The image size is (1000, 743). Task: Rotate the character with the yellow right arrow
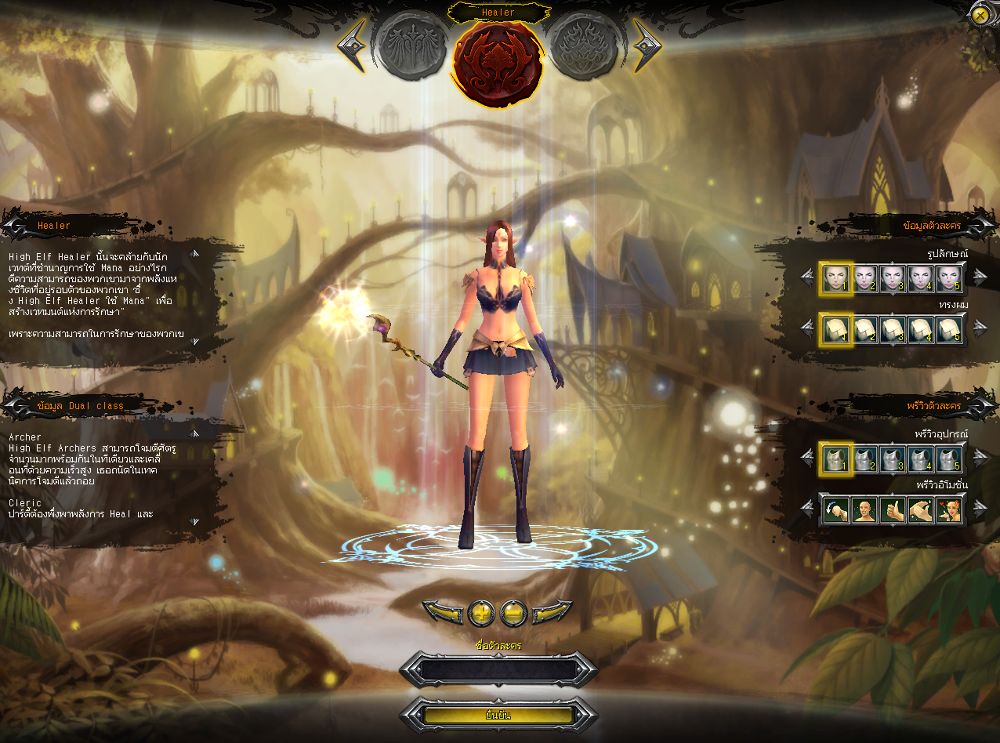(x=552, y=611)
